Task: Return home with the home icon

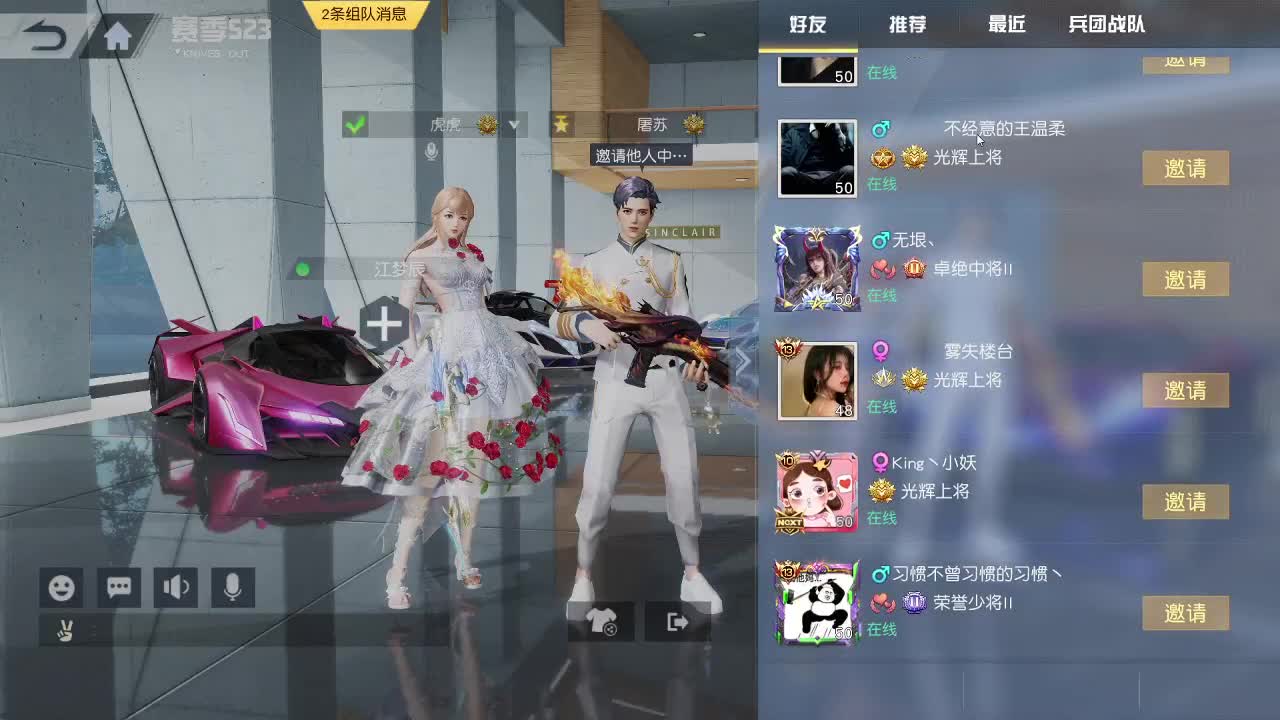Action: tap(119, 33)
